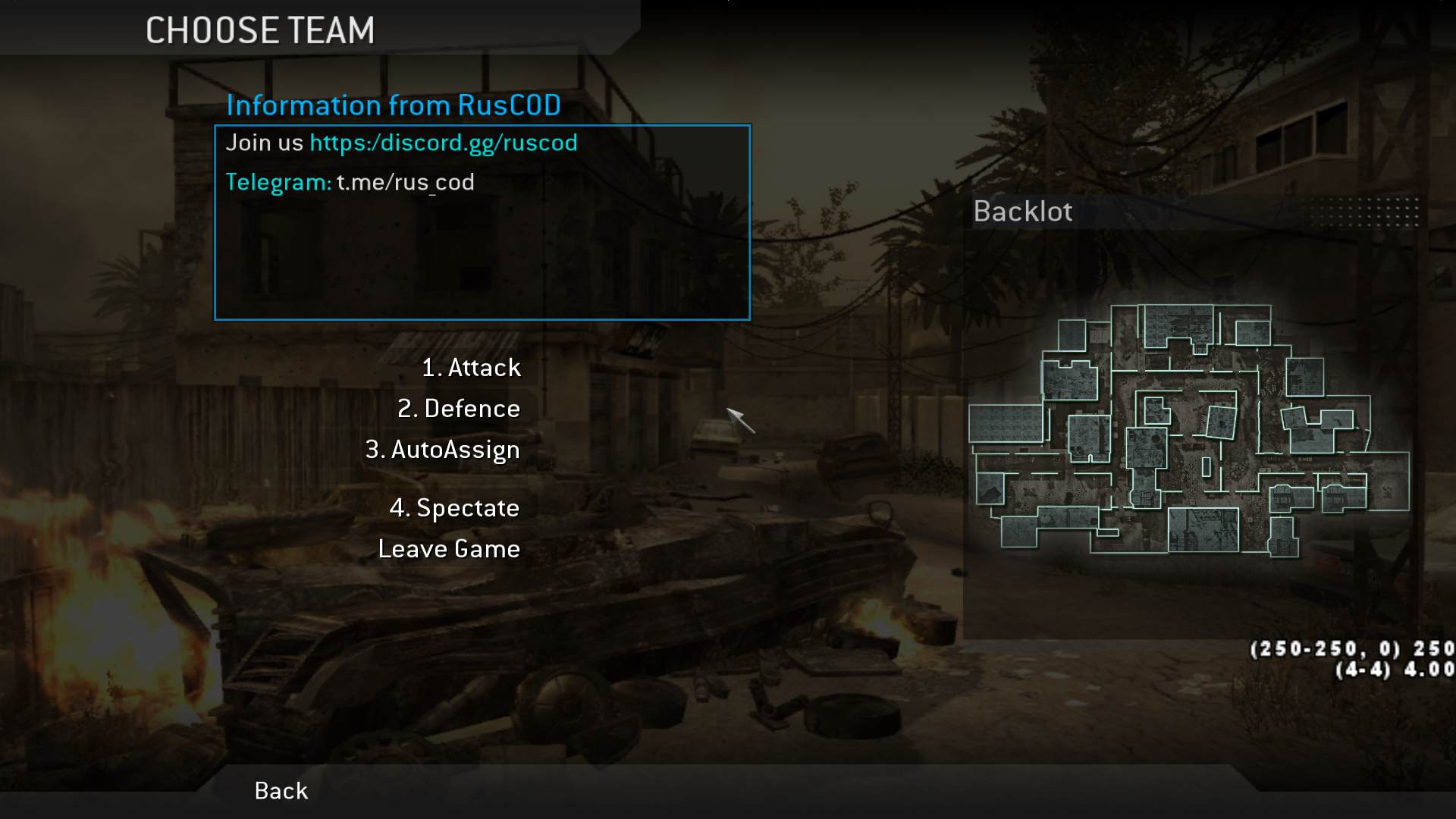Open the RusCOD Discord link
The height and width of the screenshot is (819, 1456).
444,143
